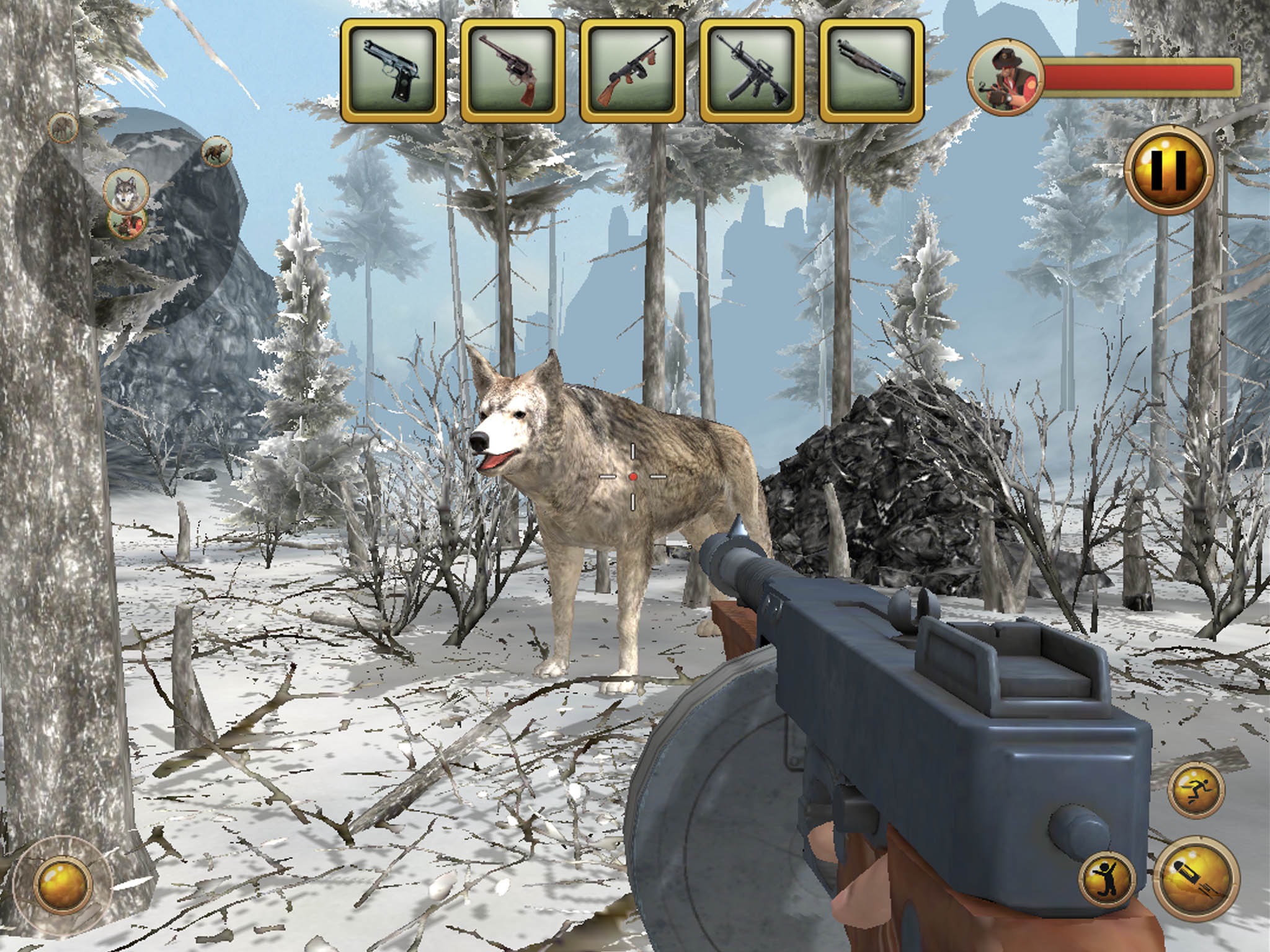
Task: Pick the pump shotgun slot
Action: pos(871,70)
